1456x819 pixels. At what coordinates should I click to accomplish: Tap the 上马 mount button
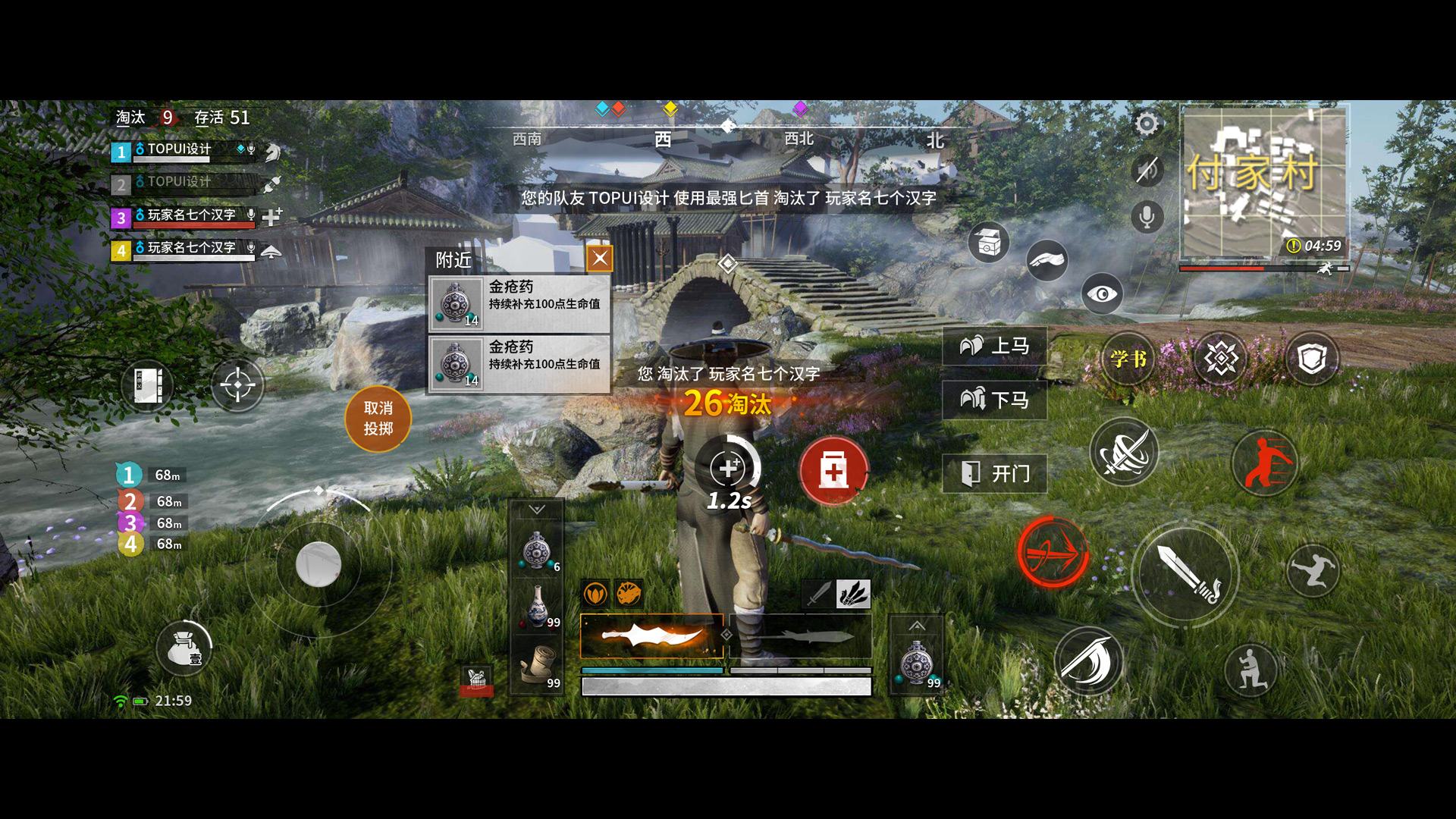[994, 347]
